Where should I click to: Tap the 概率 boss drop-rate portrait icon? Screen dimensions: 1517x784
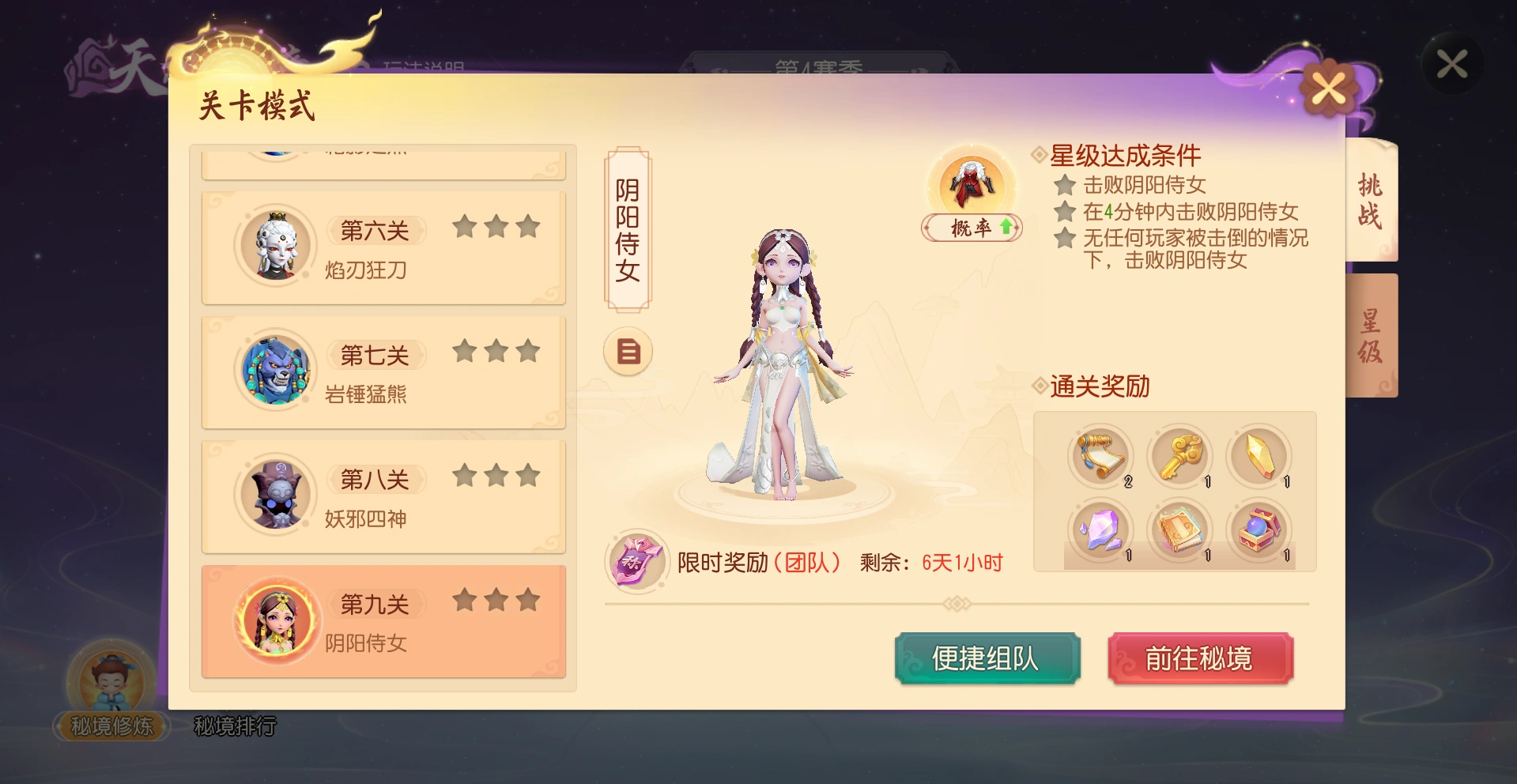coord(971,186)
